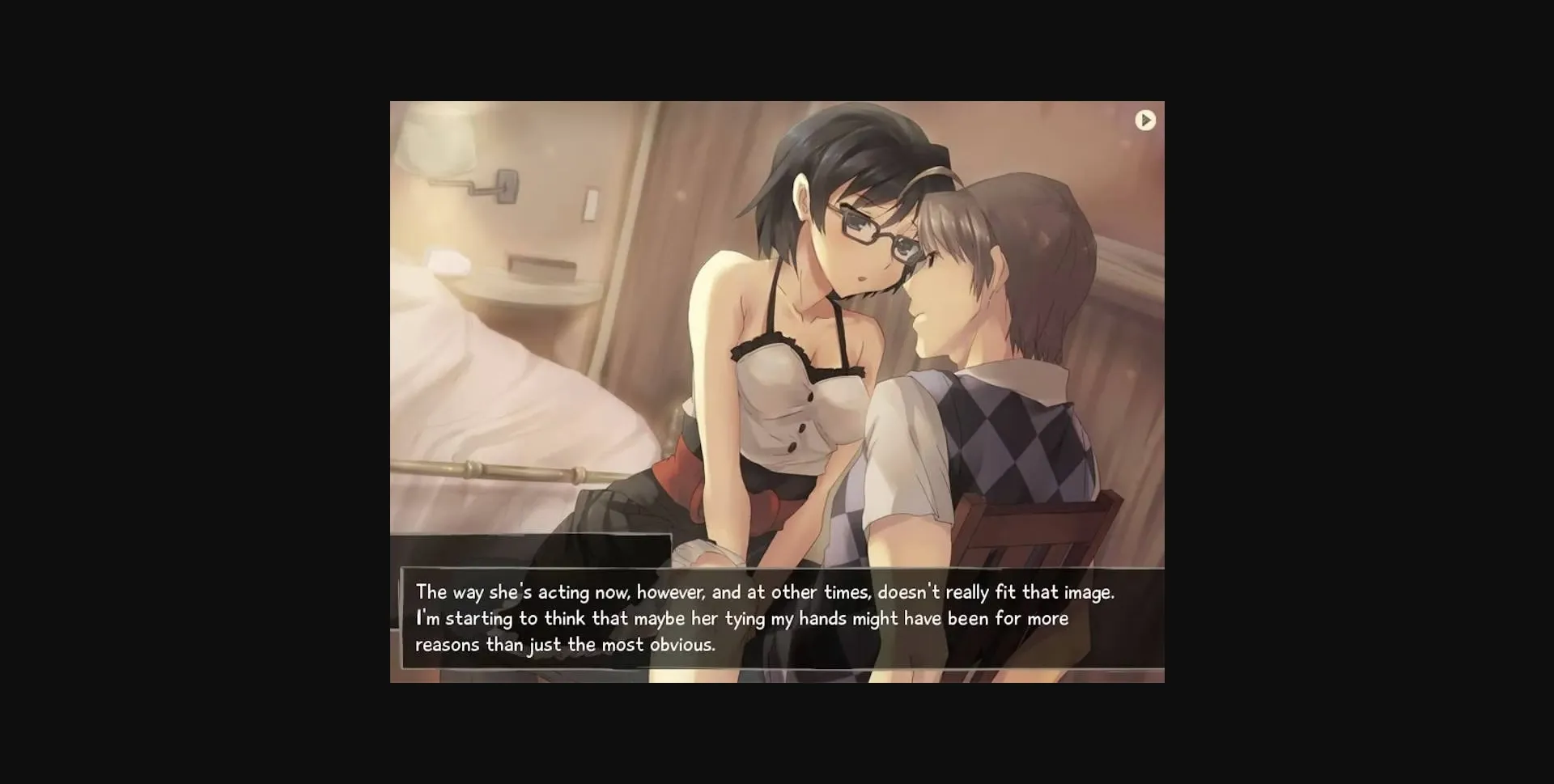Click the line 'reasons than just the most obvious'

pos(565,644)
